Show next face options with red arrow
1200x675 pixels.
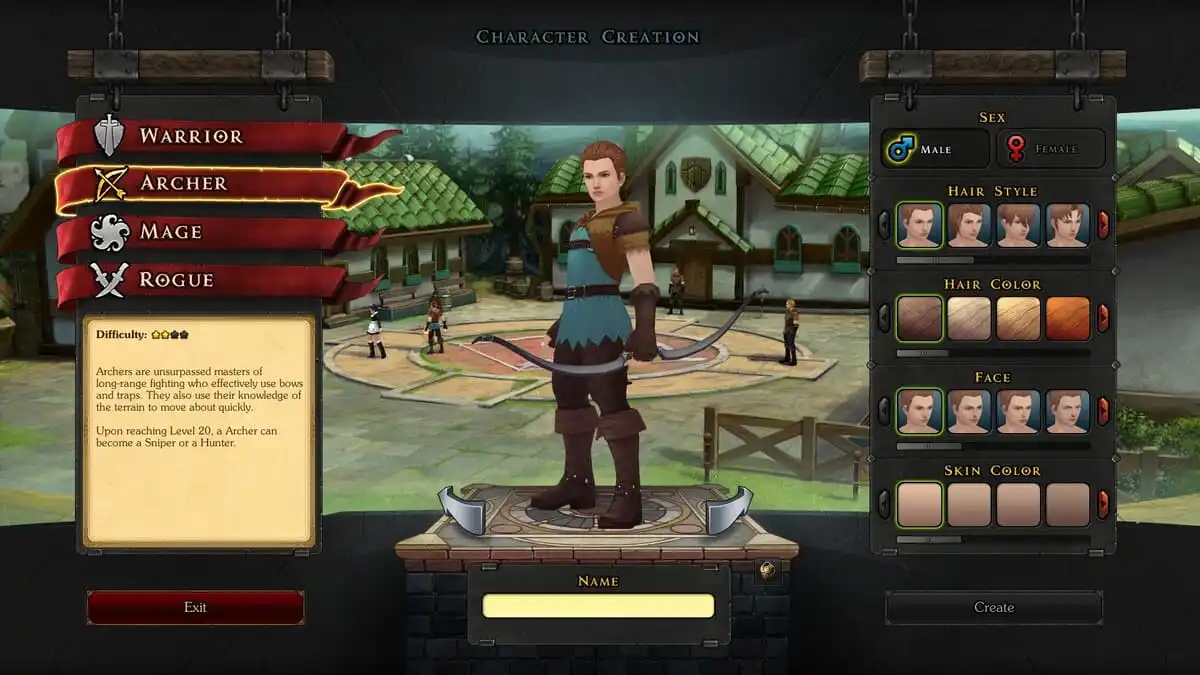(x=1103, y=411)
